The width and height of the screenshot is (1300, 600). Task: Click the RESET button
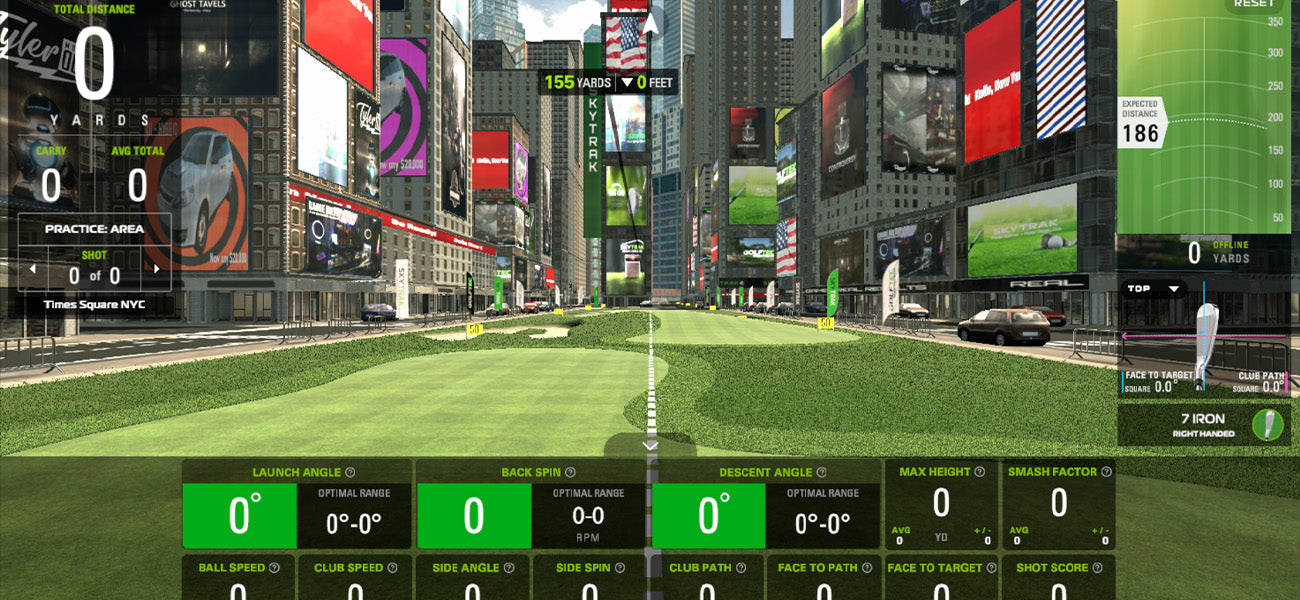[x=1254, y=4]
